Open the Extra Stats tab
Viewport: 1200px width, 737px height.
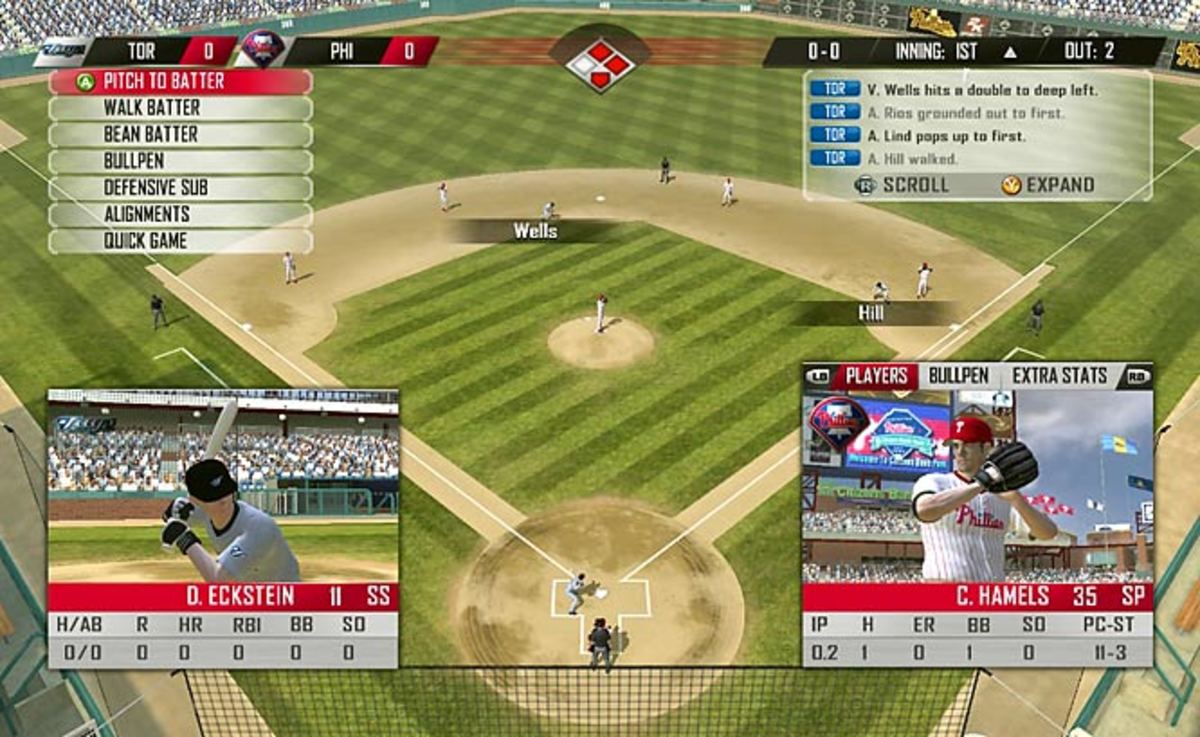(x=1060, y=376)
